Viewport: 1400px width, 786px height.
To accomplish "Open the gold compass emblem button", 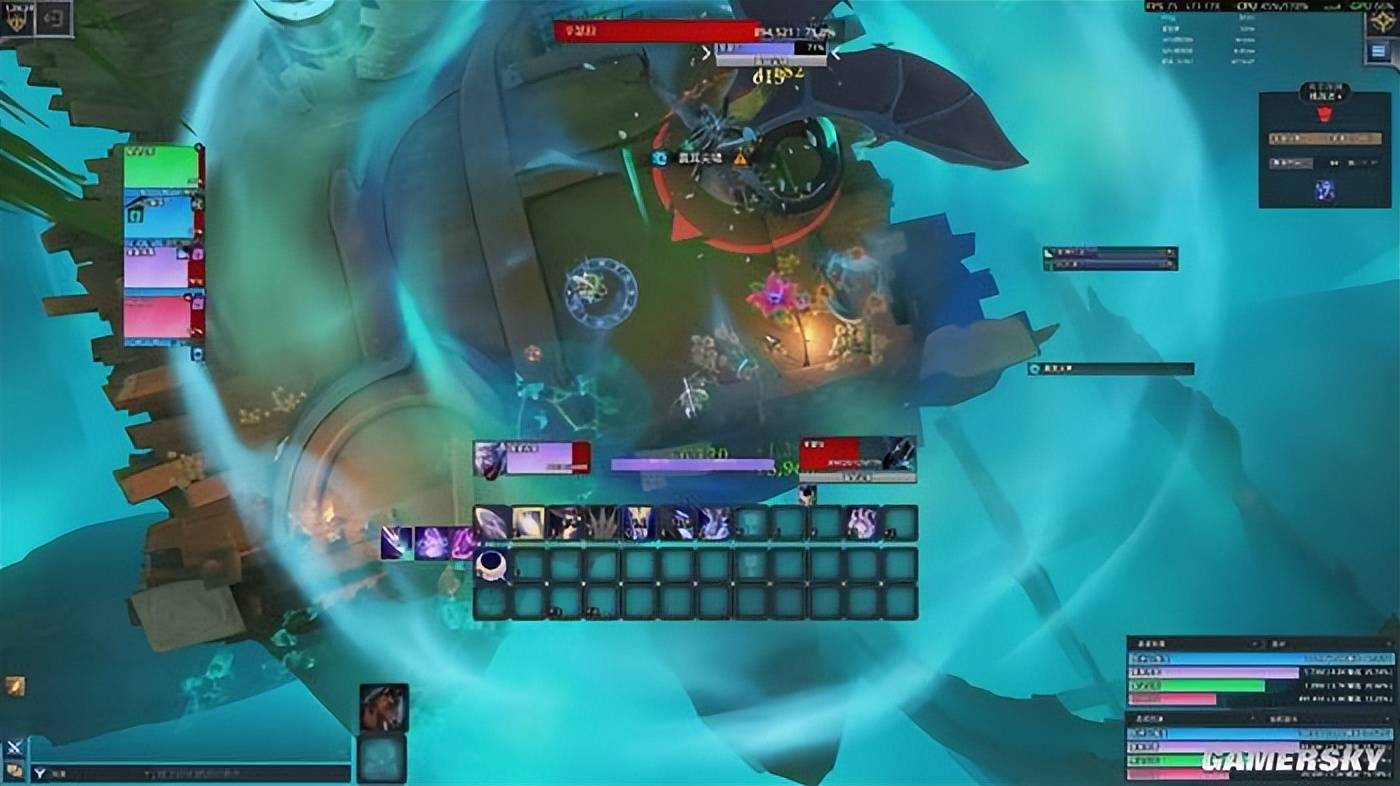I will point(1383,20).
